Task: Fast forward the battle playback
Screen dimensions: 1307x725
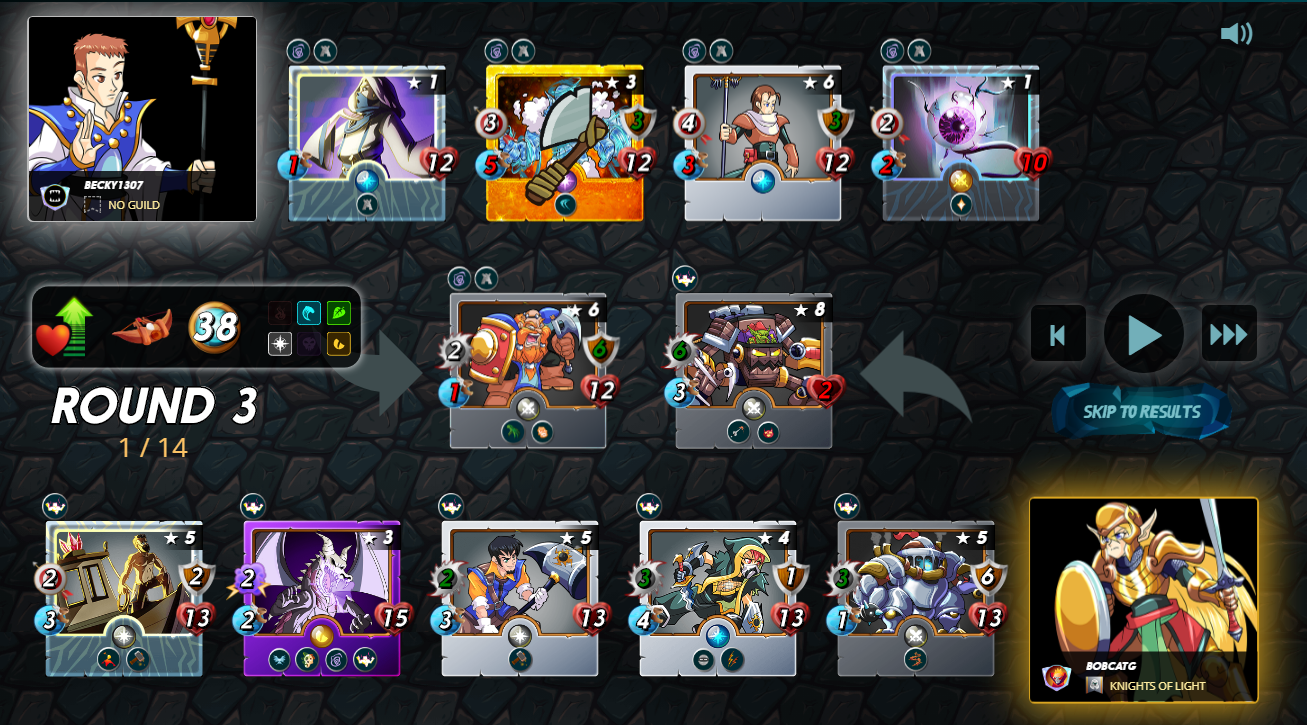Action: 1227,333
